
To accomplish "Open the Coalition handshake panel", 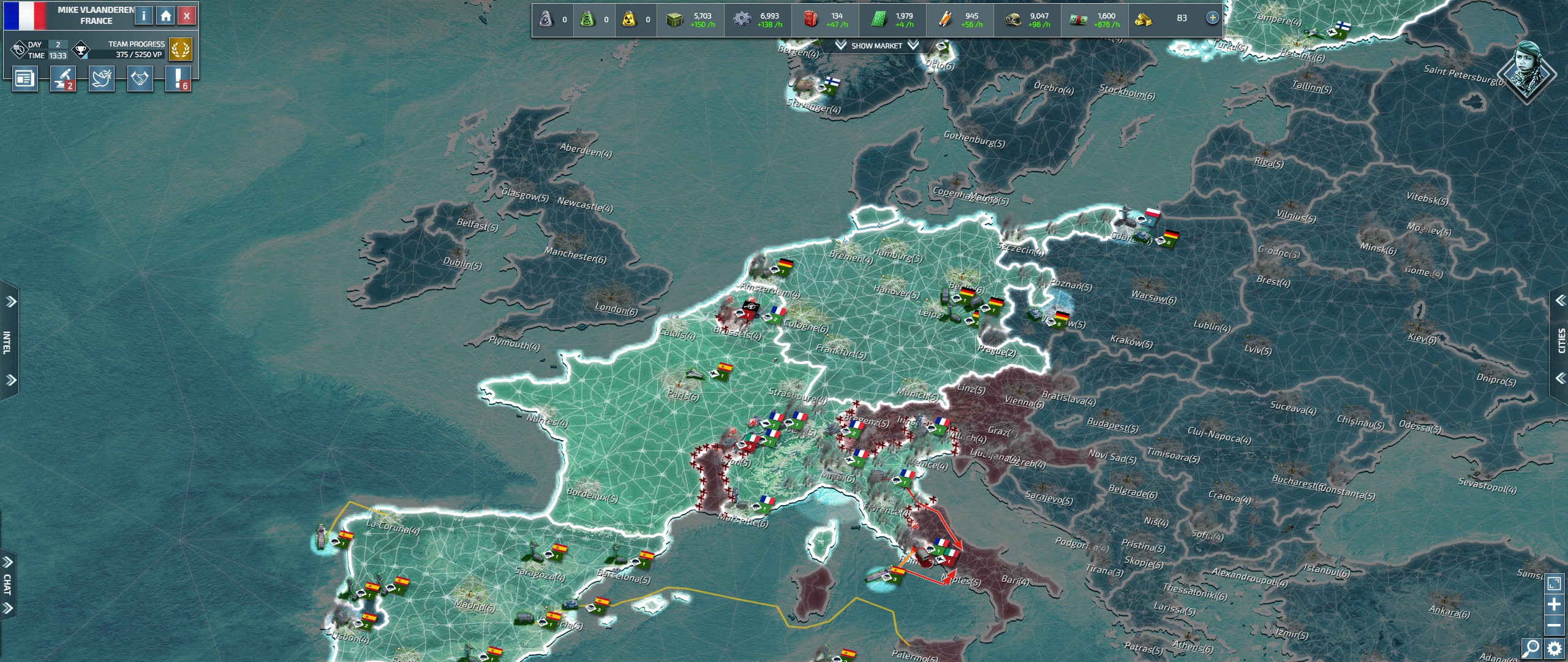I will [x=139, y=80].
